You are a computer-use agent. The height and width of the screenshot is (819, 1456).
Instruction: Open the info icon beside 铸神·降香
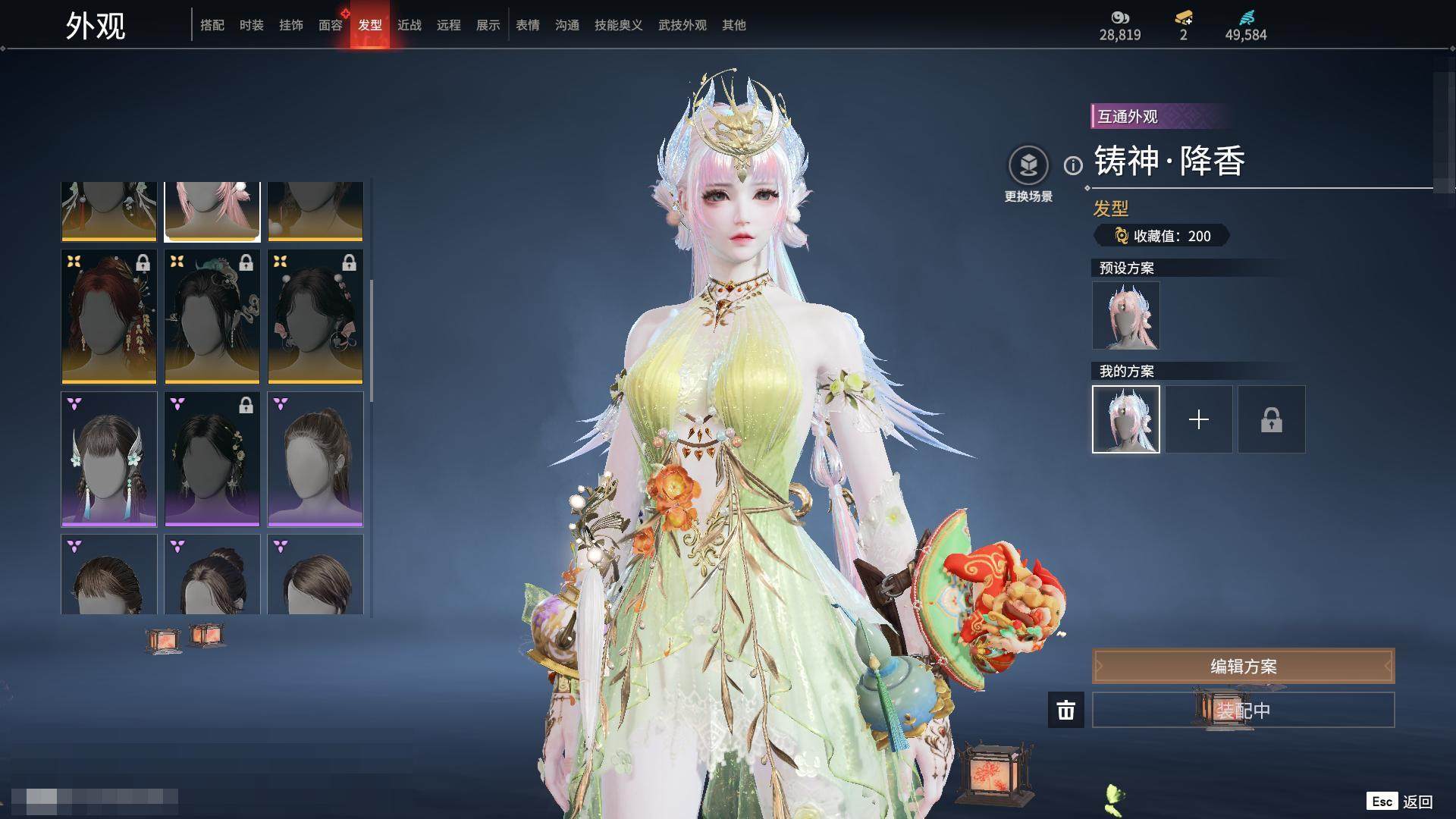(1073, 165)
